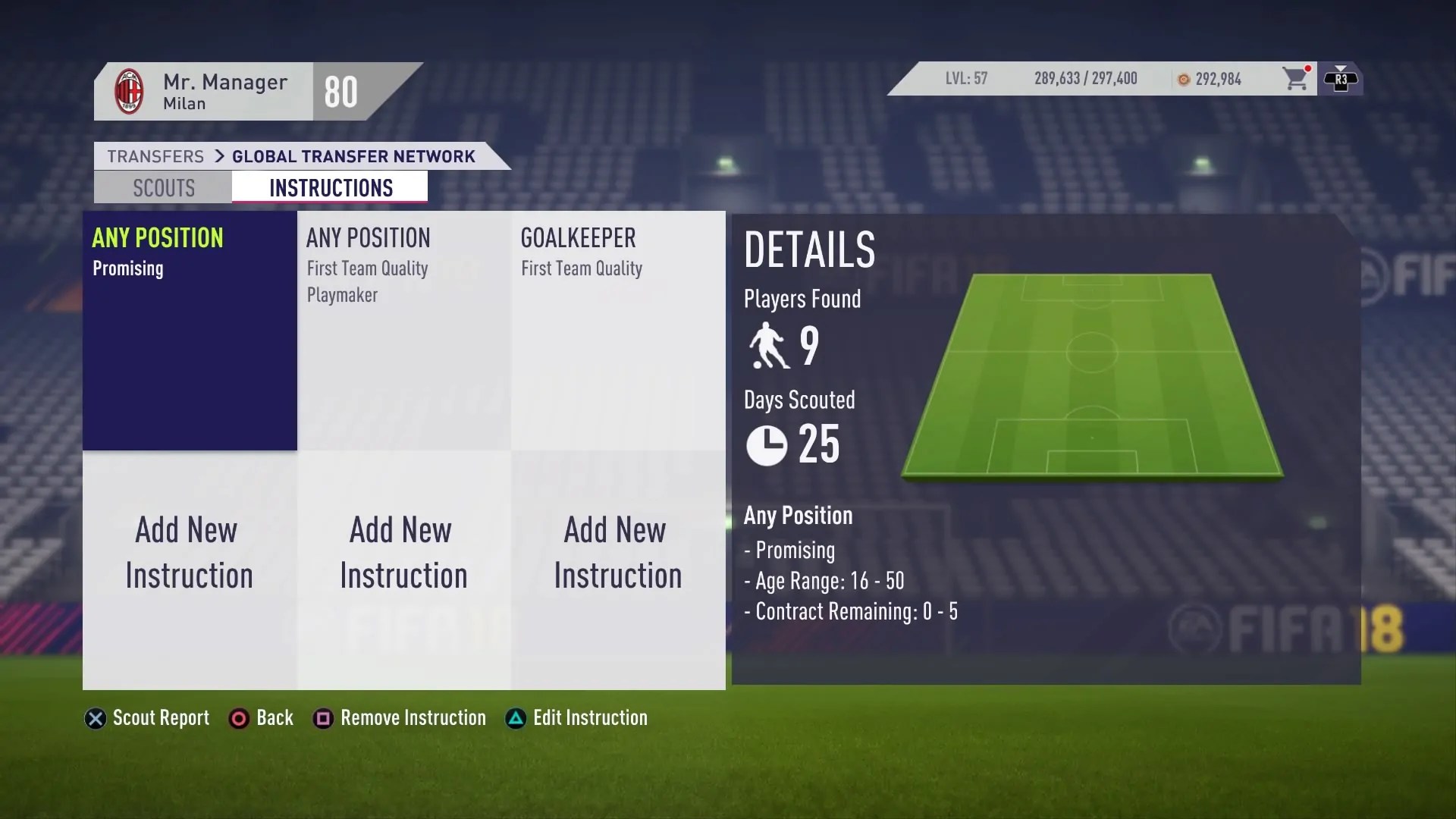The image size is (1456, 819).
Task: Select the Any Position Promising instruction card
Action: tap(189, 330)
